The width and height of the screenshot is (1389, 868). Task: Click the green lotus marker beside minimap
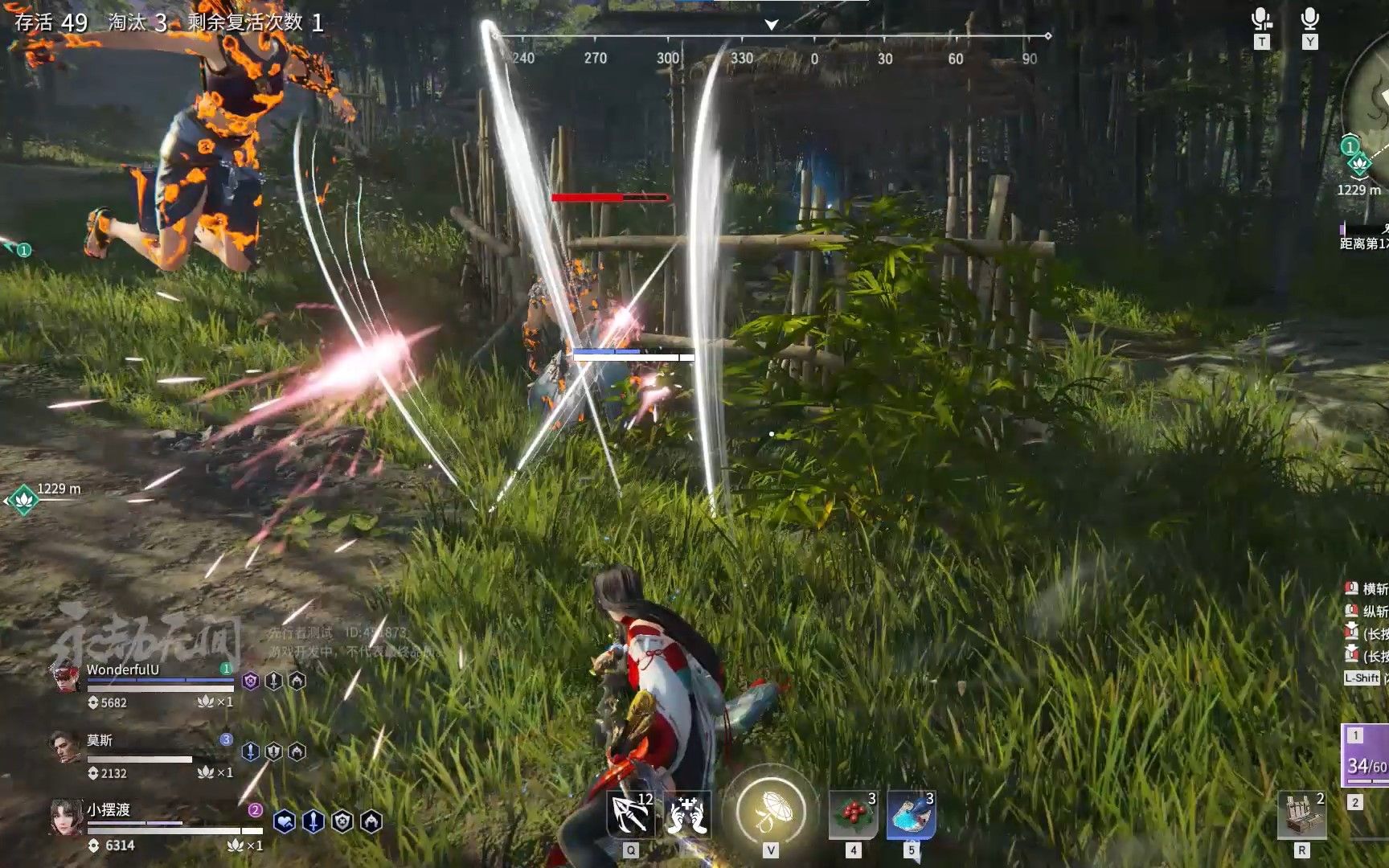coord(1358,165)
